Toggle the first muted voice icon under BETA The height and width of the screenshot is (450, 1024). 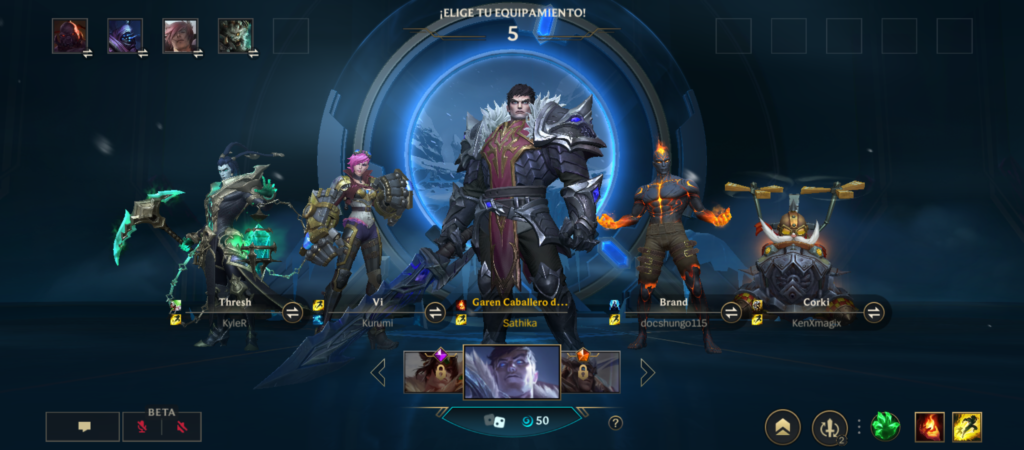[x=142, y=427]
